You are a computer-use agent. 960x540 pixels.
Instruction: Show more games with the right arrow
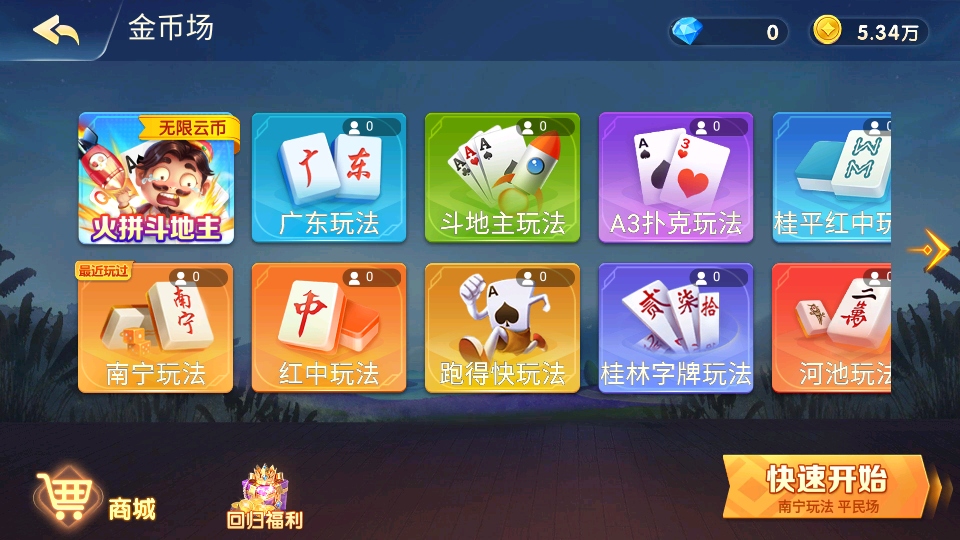933,246
